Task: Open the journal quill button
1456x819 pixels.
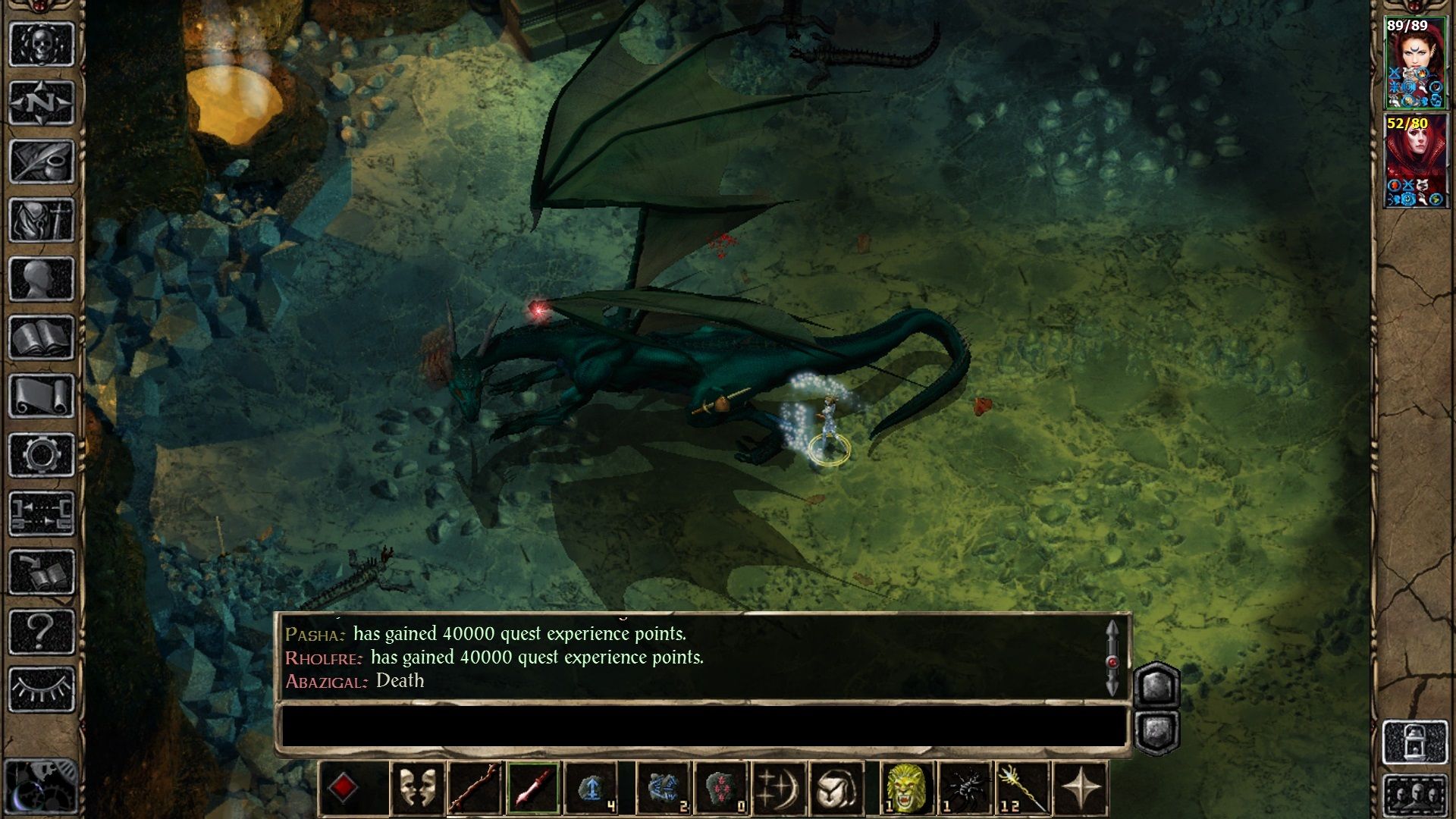Action: tap(42, 161)
